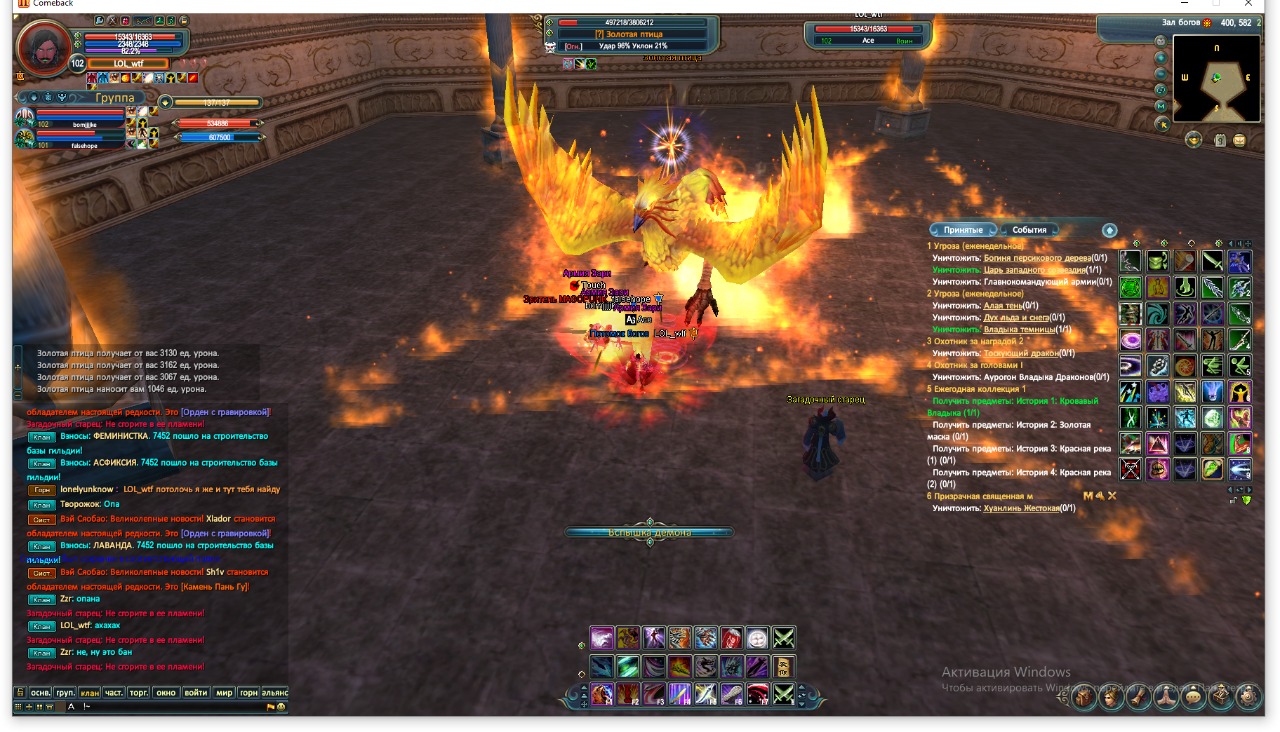Viewport: 1280px width, 732px height.
Task: Open the chat emoji smiley button
Action: pyautogui.click(x=281, y=707)
